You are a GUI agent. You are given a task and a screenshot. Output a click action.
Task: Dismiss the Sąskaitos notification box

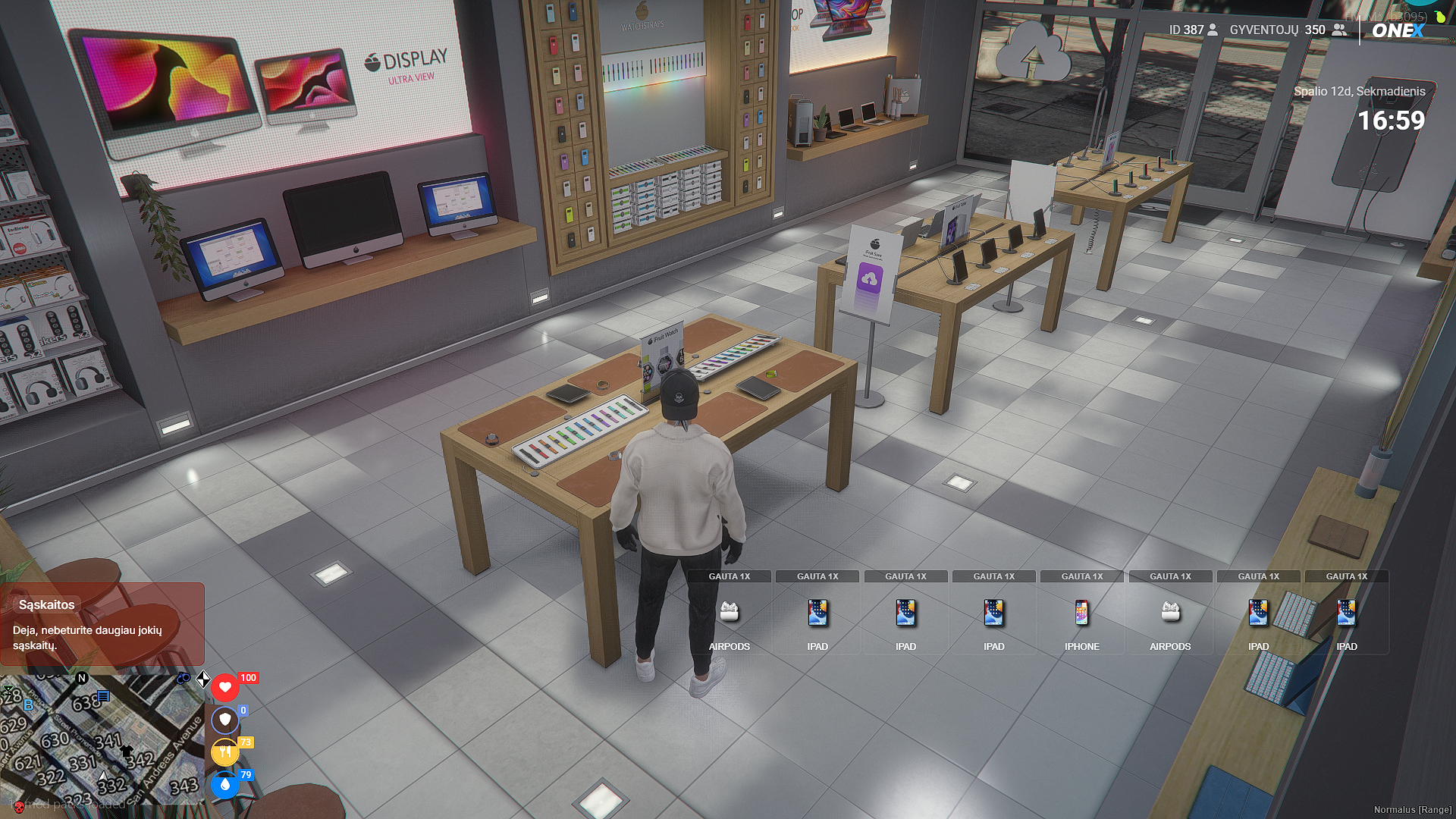[x=102, y=624]
